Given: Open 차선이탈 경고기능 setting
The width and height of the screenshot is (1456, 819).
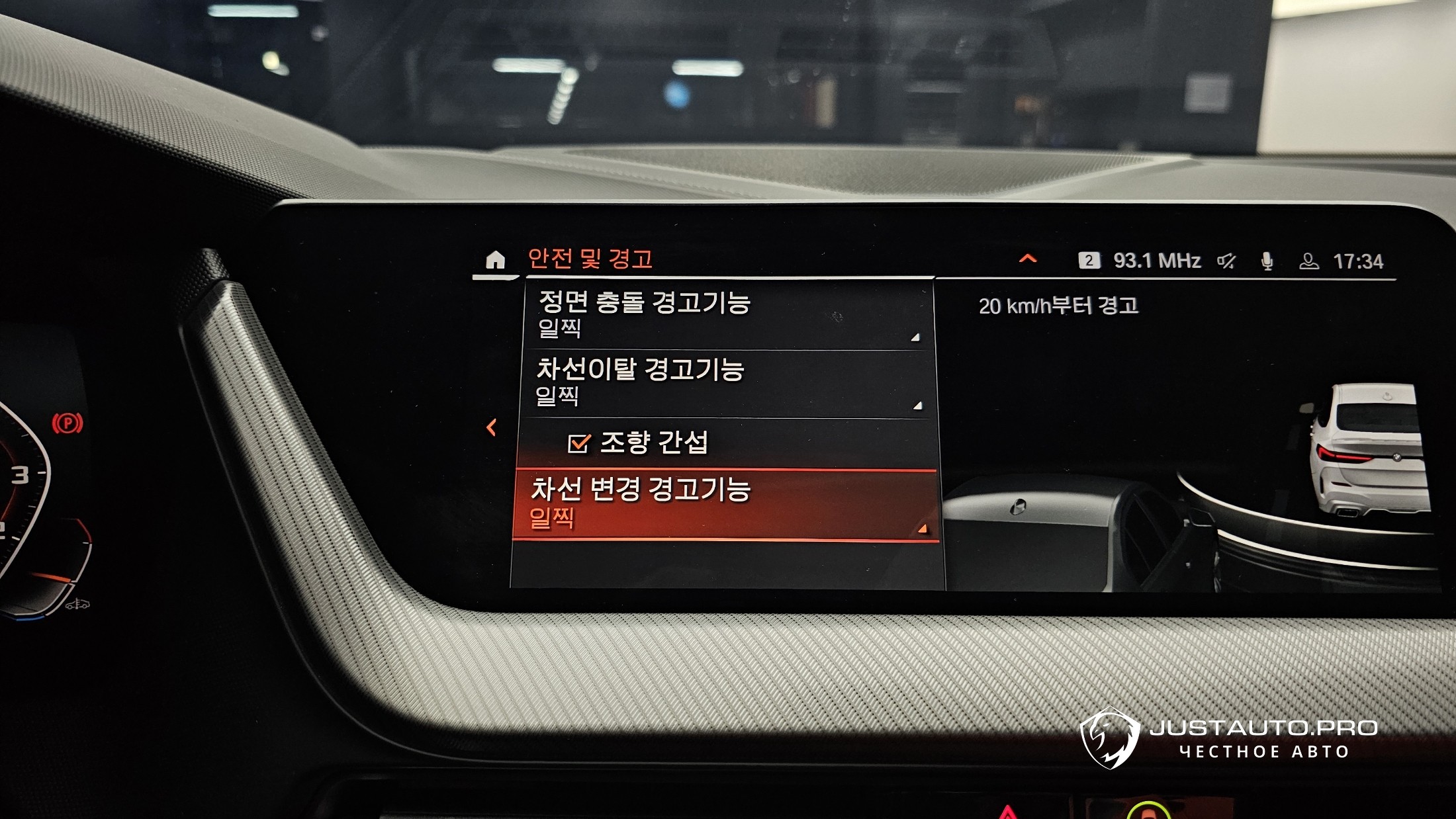Looking at the screenshot, I should tap(727, 383).
